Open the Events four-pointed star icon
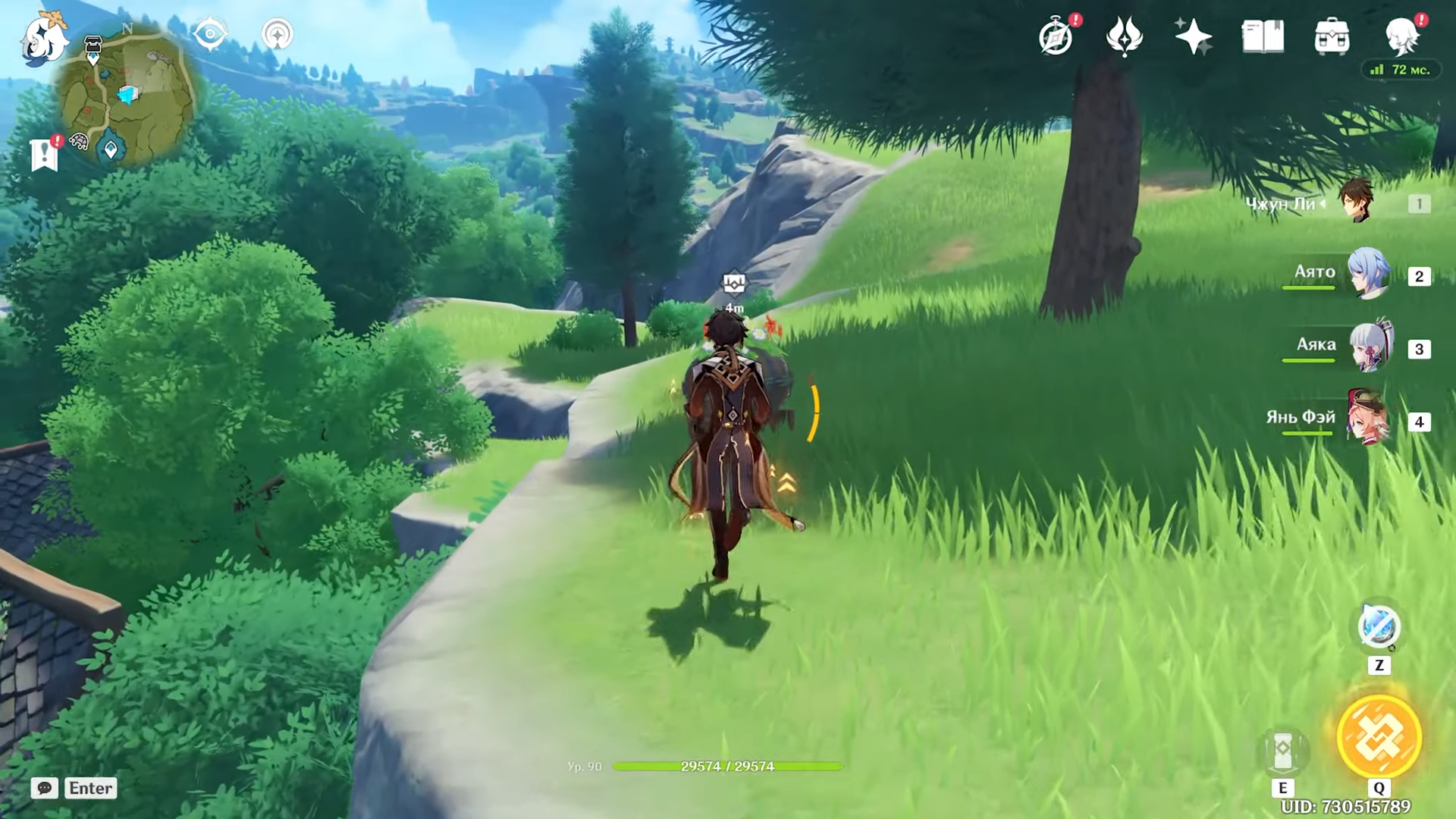1456x819 pixels. tap(1193, 36)
